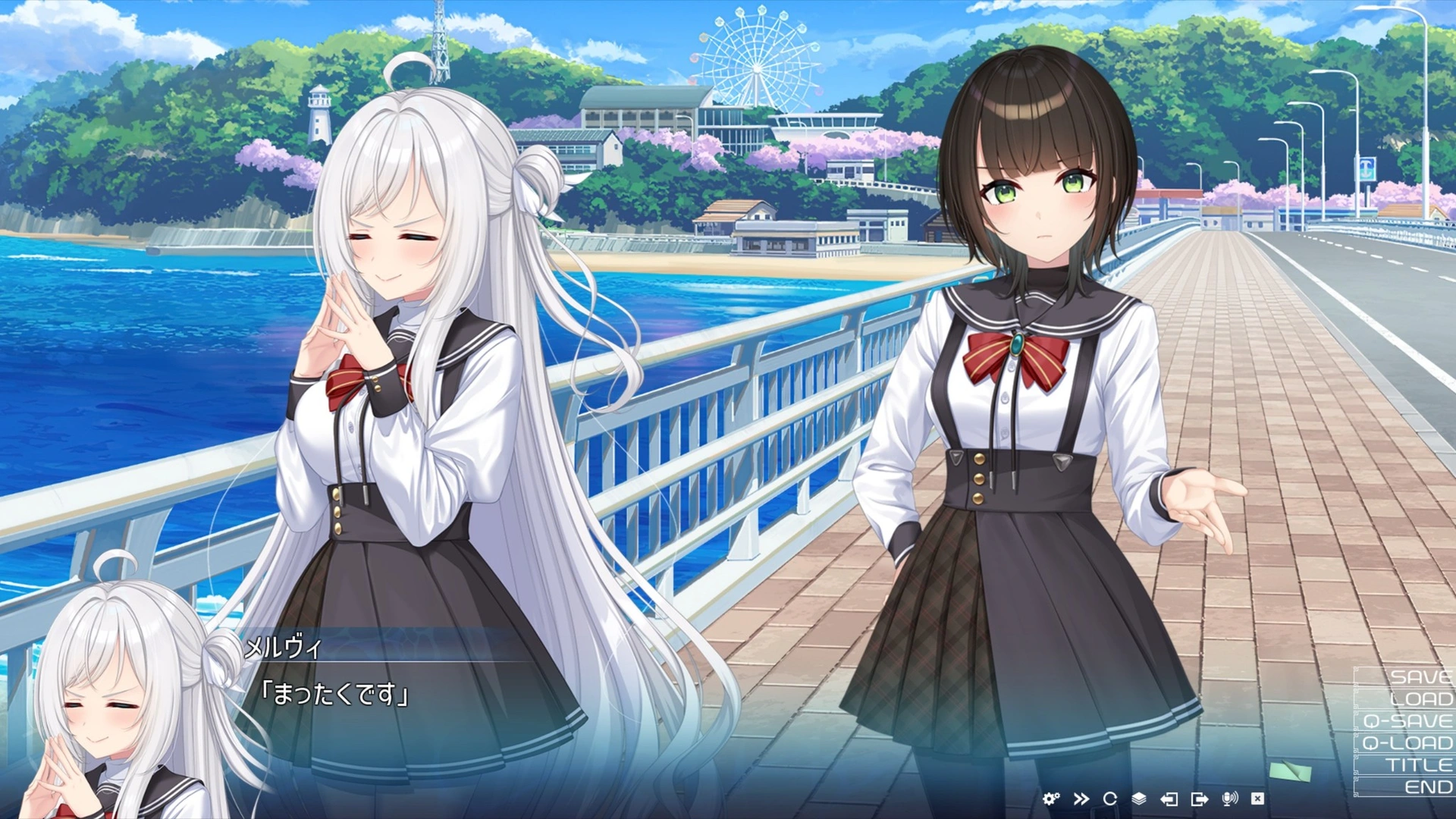The image size is (1456, 819).
Task: Perform a Q-SAVE quick save
Action: [1407, 721]
